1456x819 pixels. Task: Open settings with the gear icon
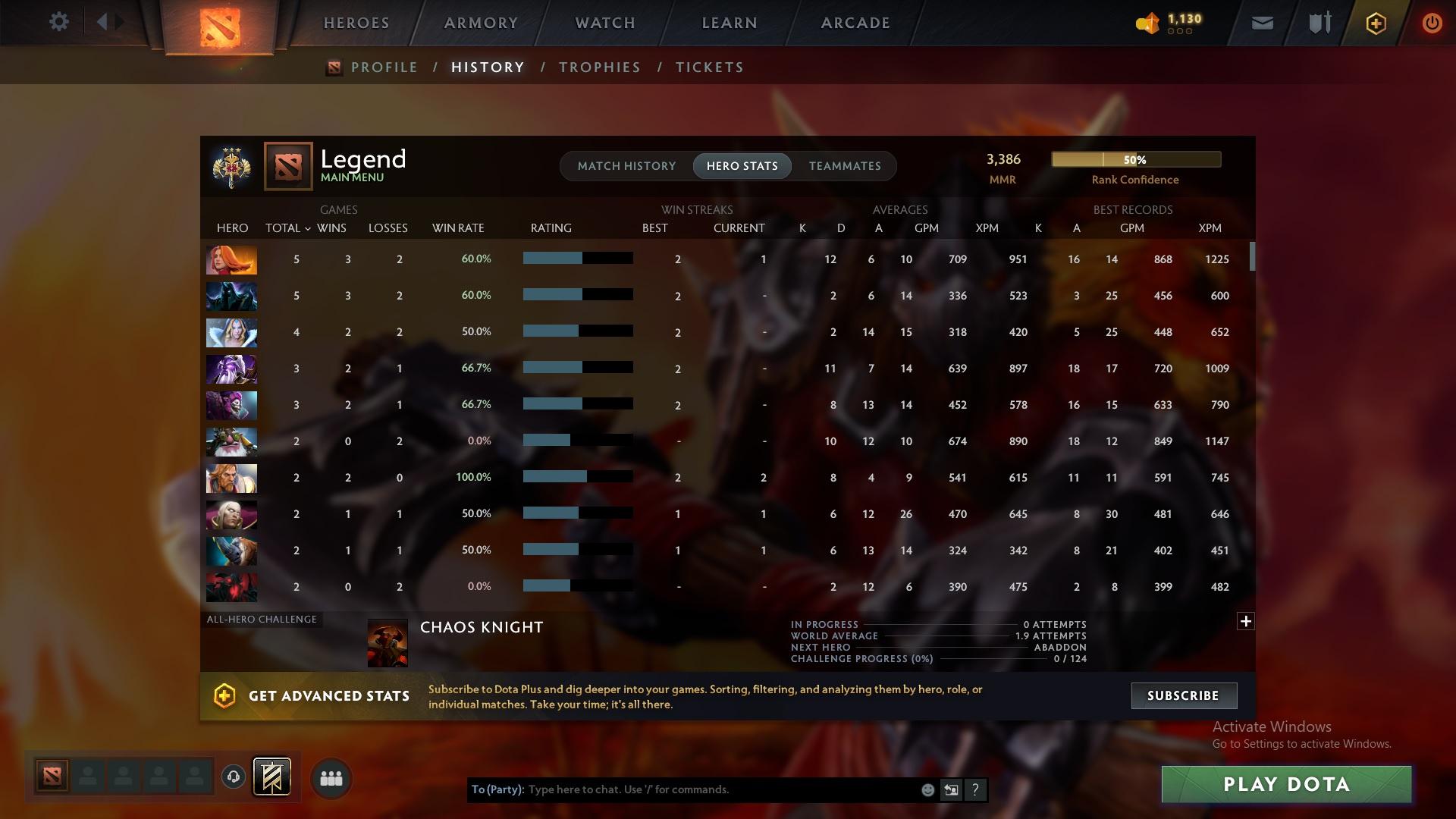click(x=59, y=22)
